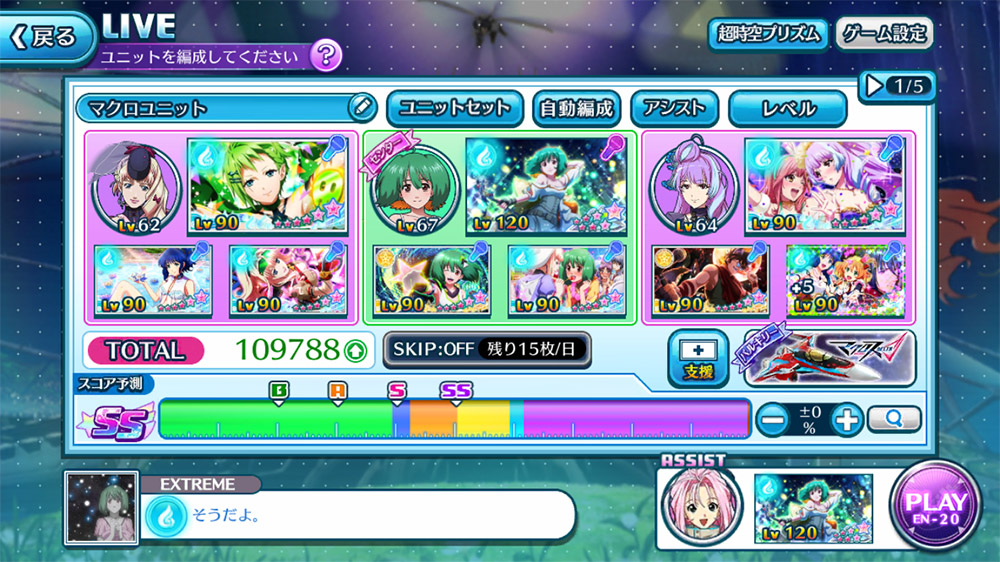This screenshot has width=1000, height=562.
Task: Open the 支援 support button
Action: click(696, 358)
